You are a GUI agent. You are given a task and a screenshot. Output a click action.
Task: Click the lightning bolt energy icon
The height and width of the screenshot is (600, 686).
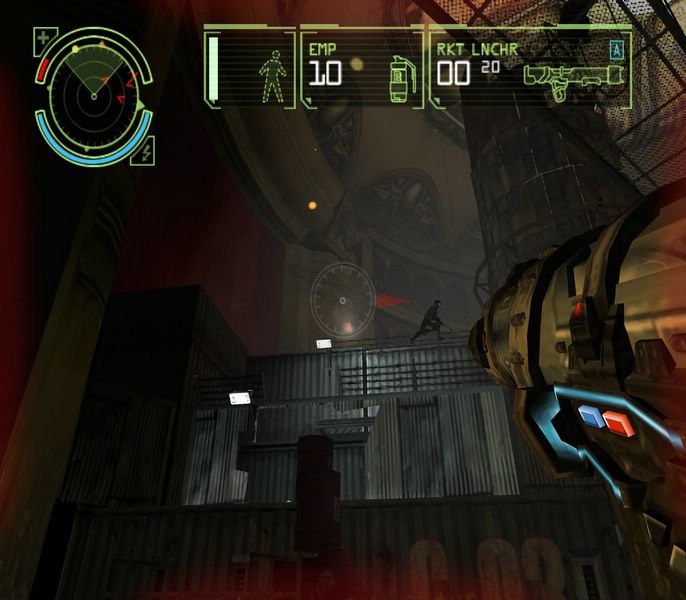coord(147,153)
